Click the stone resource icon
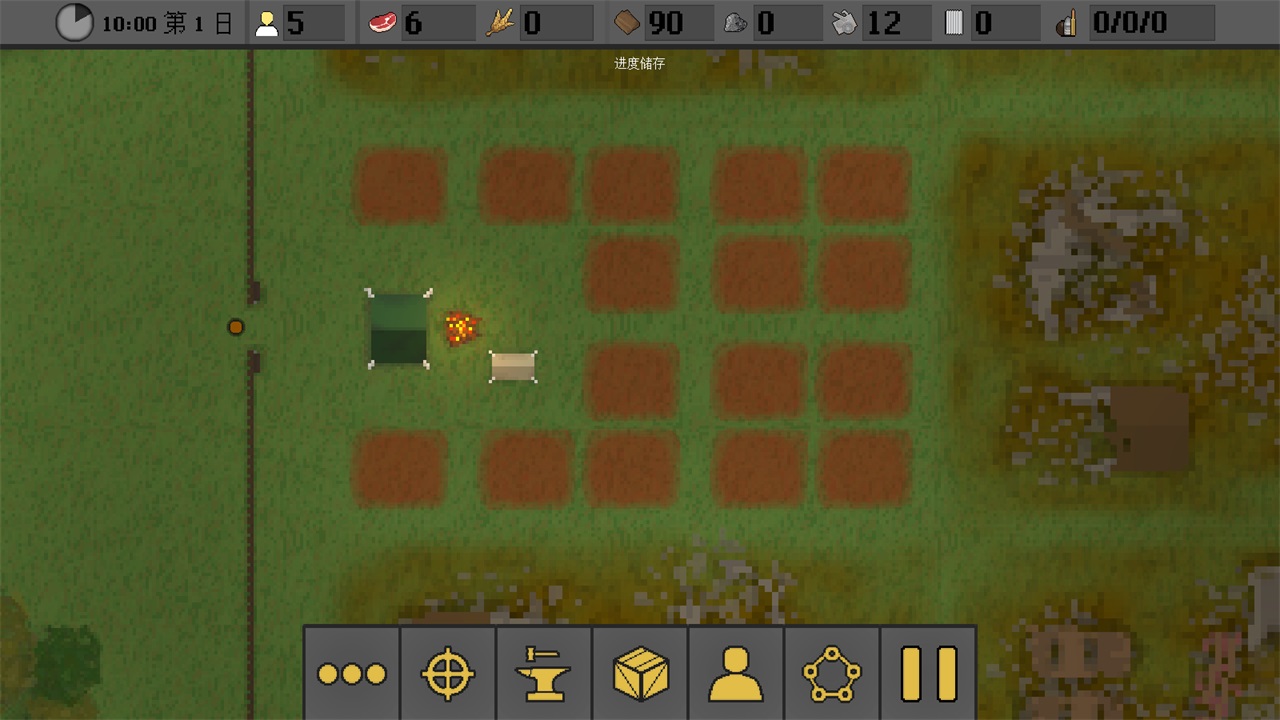This screenshot has width=1280, height=720. (x=734, y=22)
